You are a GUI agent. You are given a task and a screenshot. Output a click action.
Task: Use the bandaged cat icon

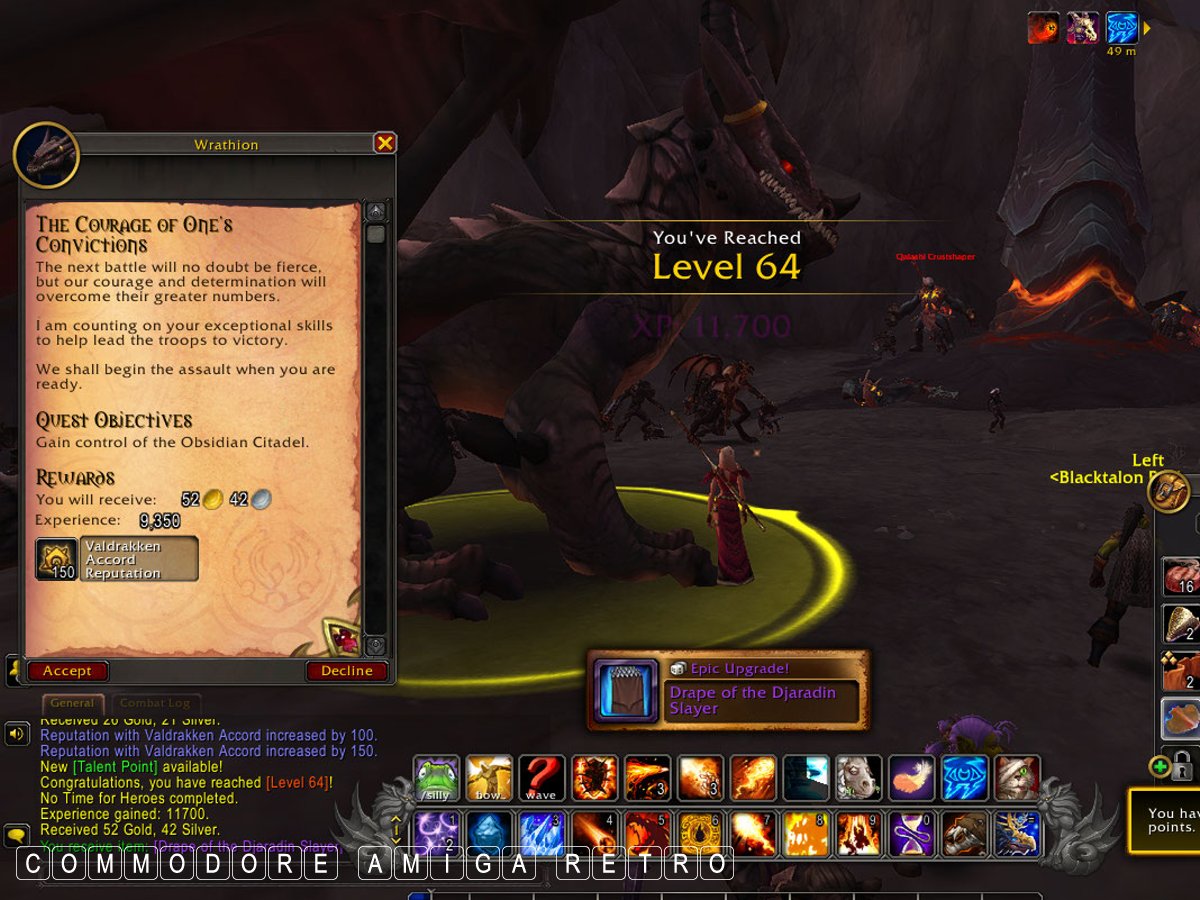[1017, 778]
